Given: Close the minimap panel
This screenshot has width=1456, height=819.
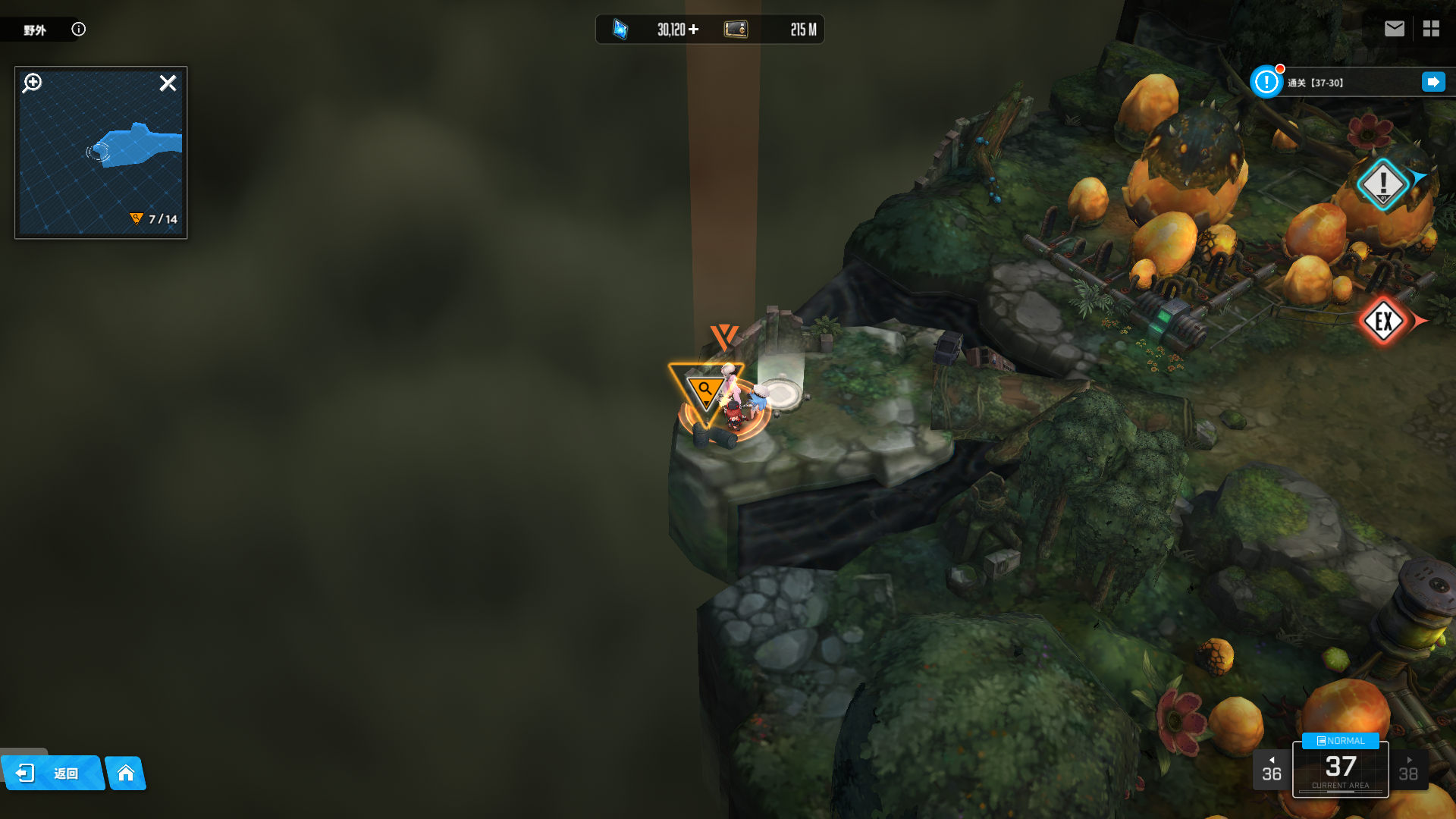Looking at the screenshot, I should tap(168, 83).
